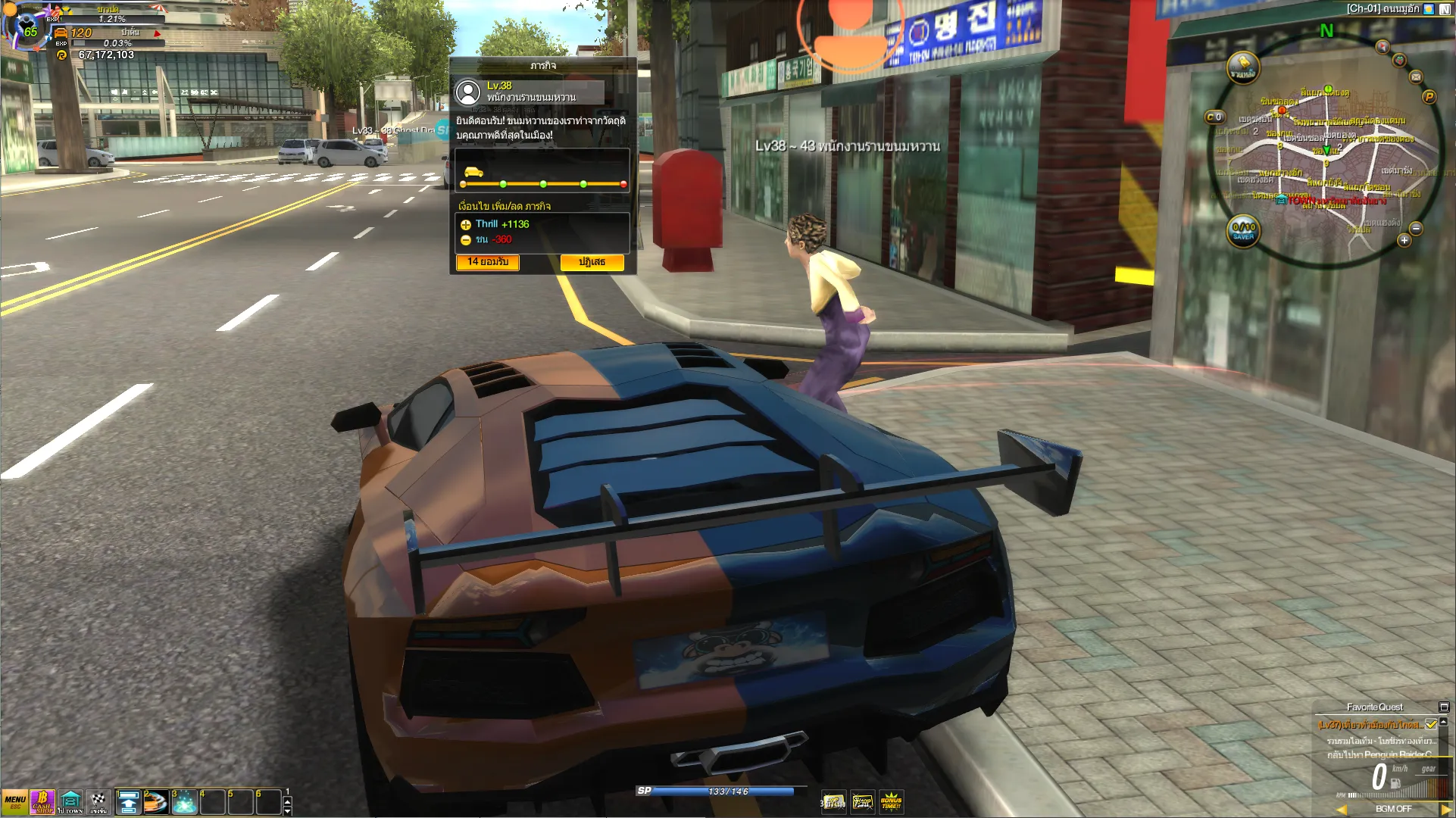This screenshot has height=818, width=1456.
Task: Click the Bonus Time icon
Action: (x=891, y=802)
